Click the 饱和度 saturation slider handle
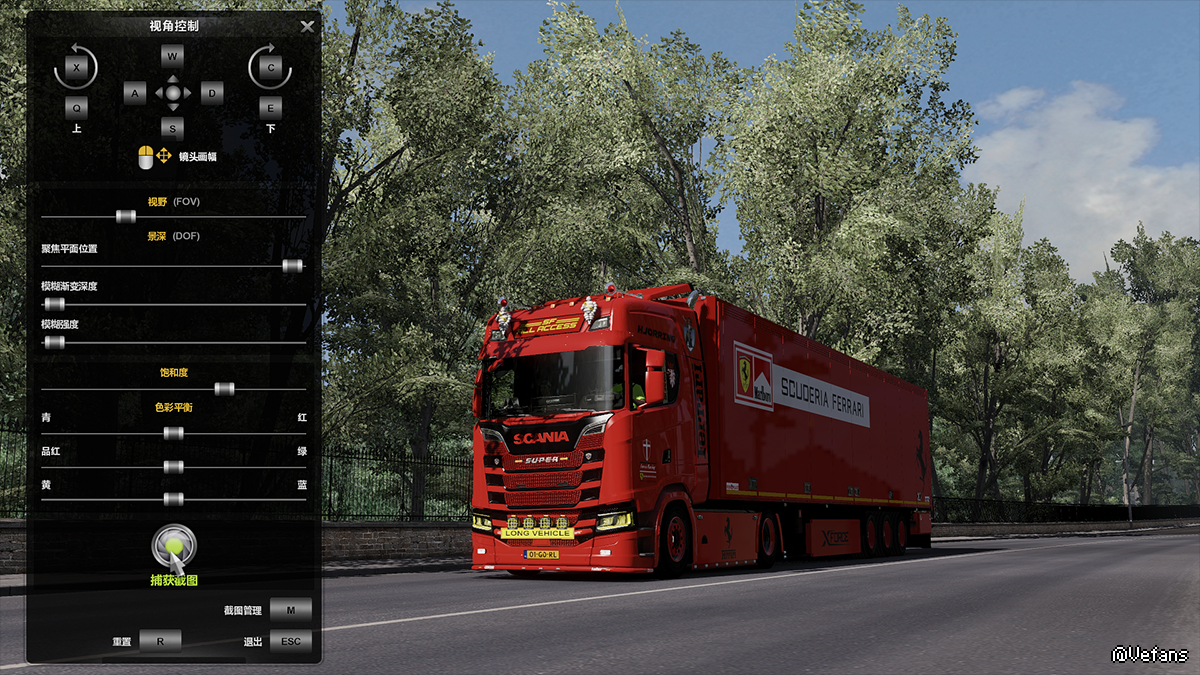1200x675 pixels. coord(224,389)
